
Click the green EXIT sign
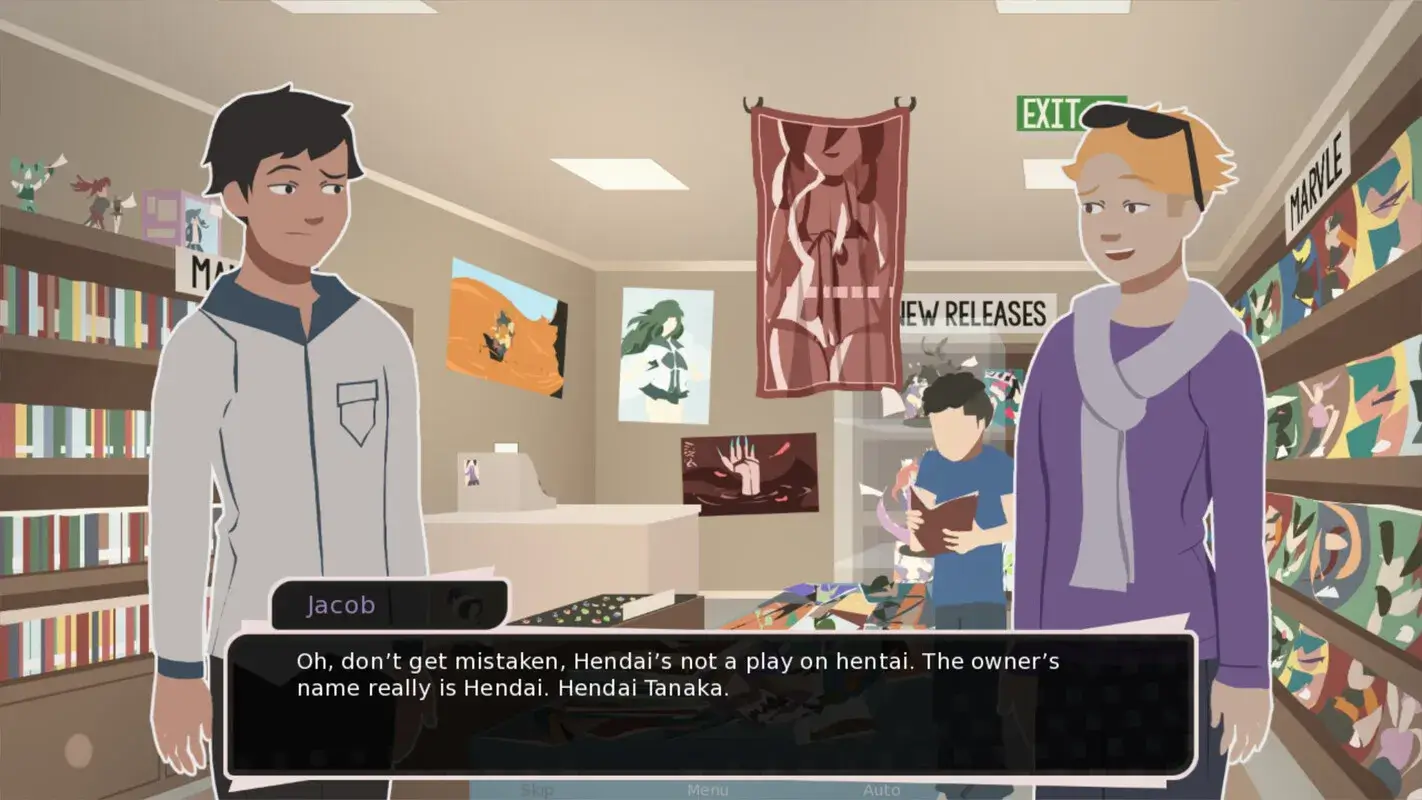tap(1047, 113)
